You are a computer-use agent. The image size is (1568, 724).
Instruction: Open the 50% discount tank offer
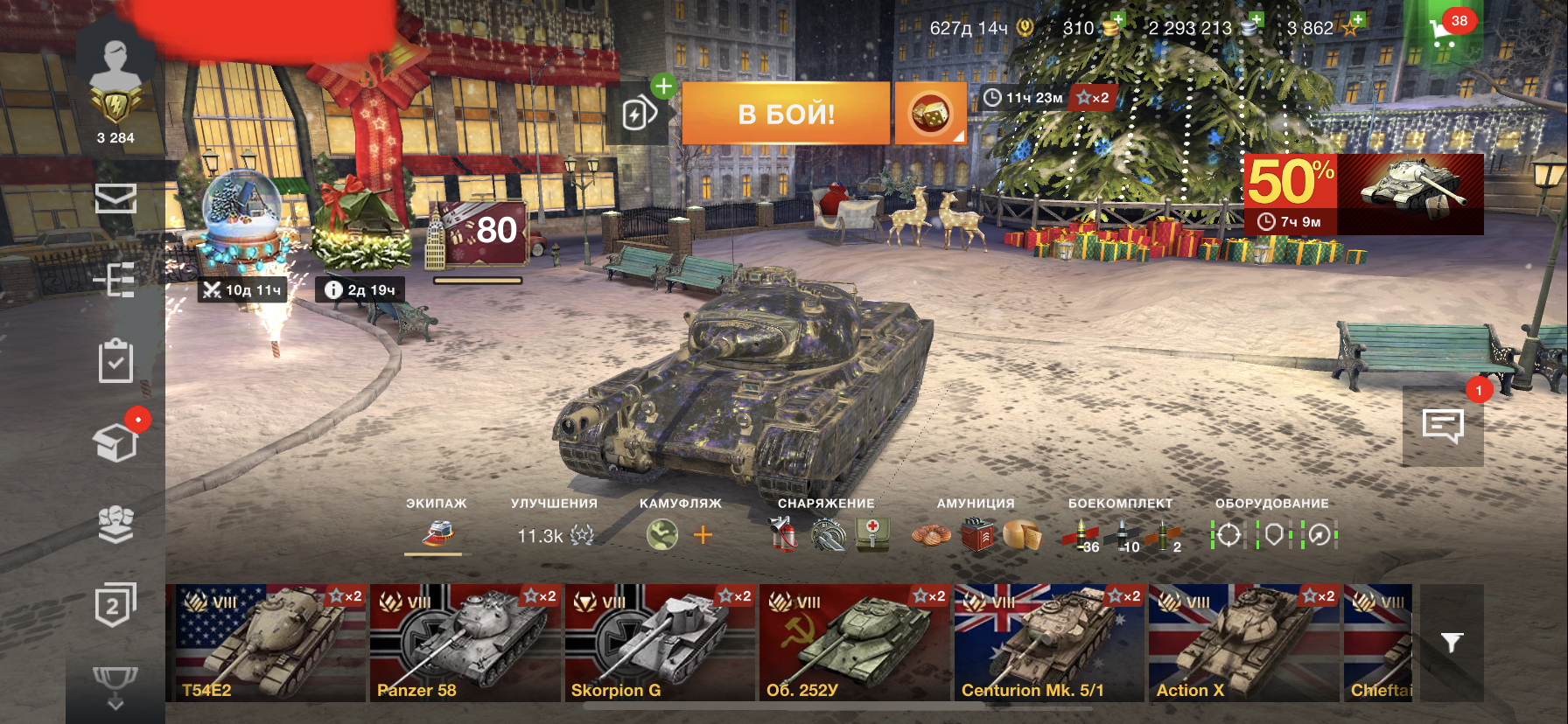1363,194
